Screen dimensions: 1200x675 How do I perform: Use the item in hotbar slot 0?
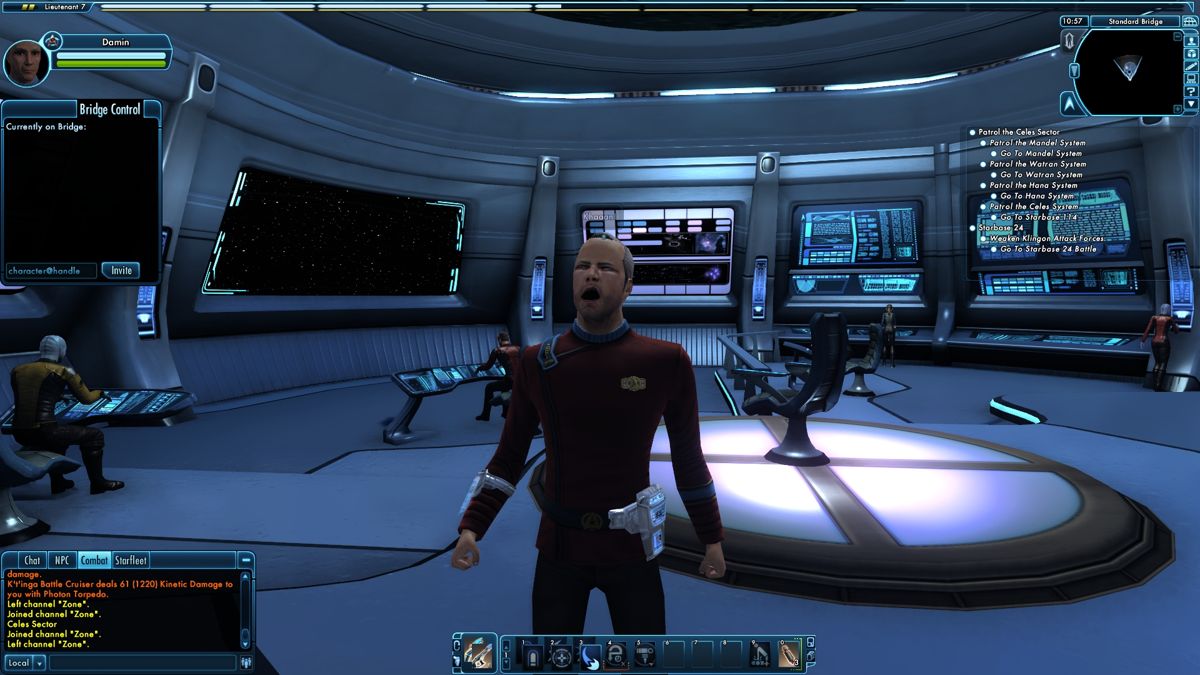(x=789, y=654)
